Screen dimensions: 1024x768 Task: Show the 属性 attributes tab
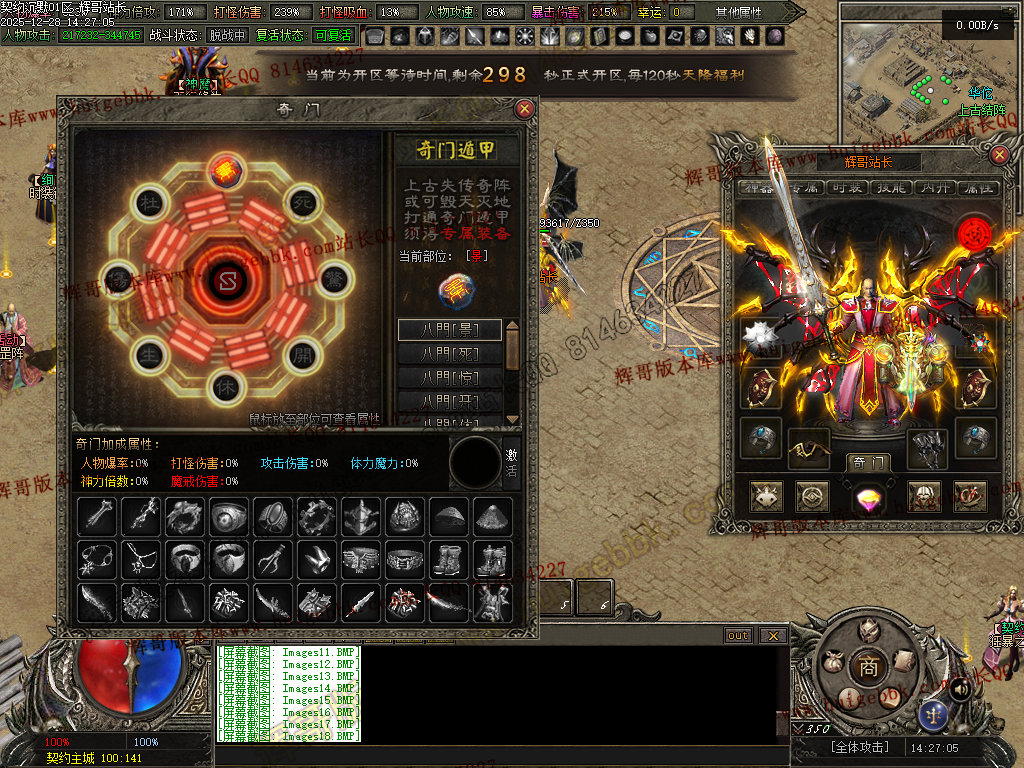(x=977, y=188)
